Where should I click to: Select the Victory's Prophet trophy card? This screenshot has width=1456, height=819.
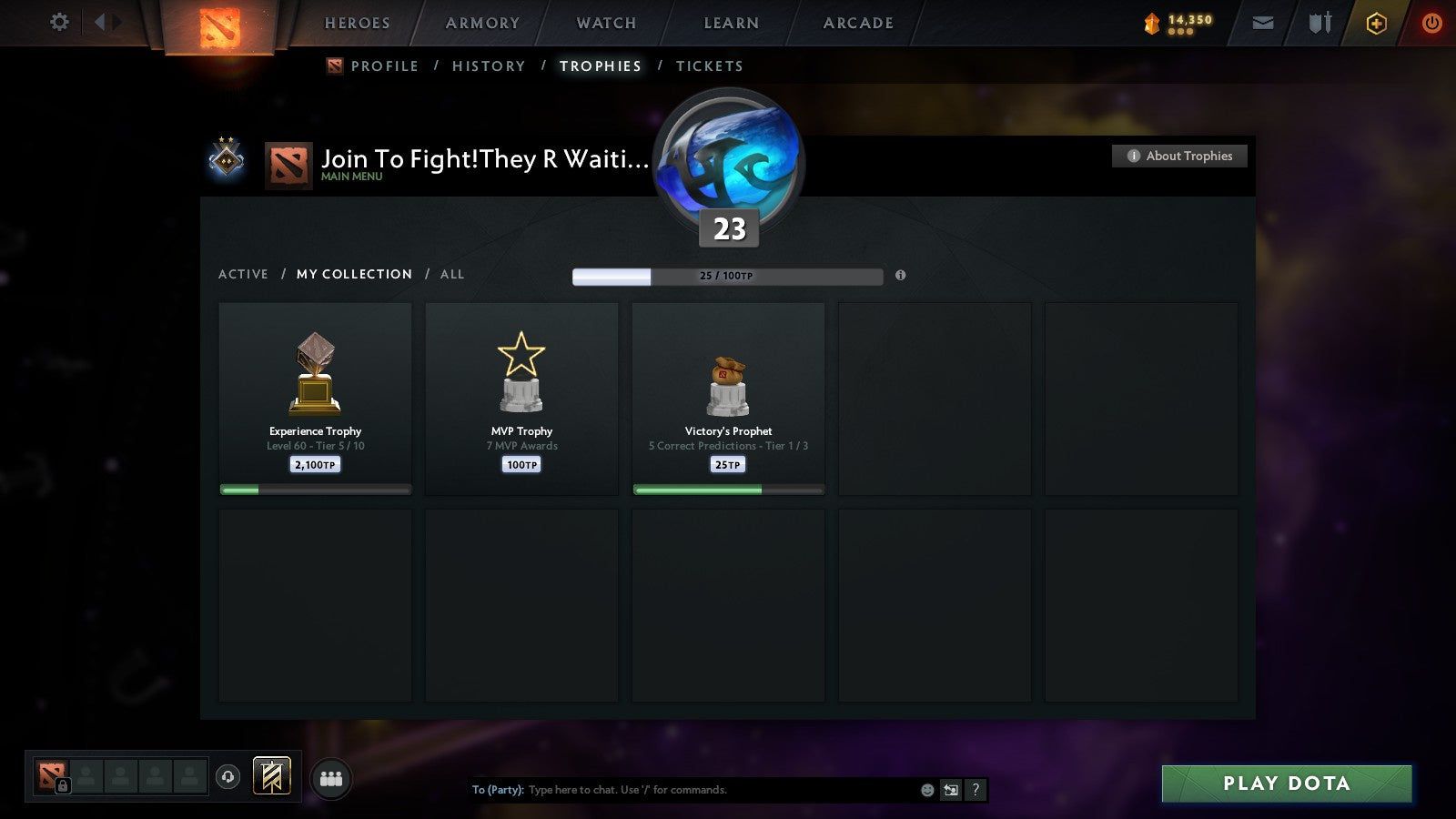pyautogui.click(x=728, y=399)
